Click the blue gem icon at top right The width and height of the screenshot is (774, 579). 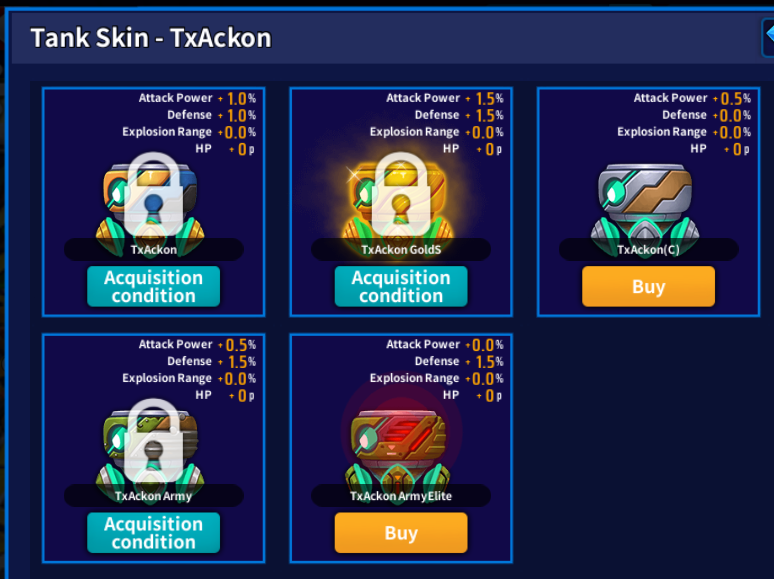tap(768, 37)
